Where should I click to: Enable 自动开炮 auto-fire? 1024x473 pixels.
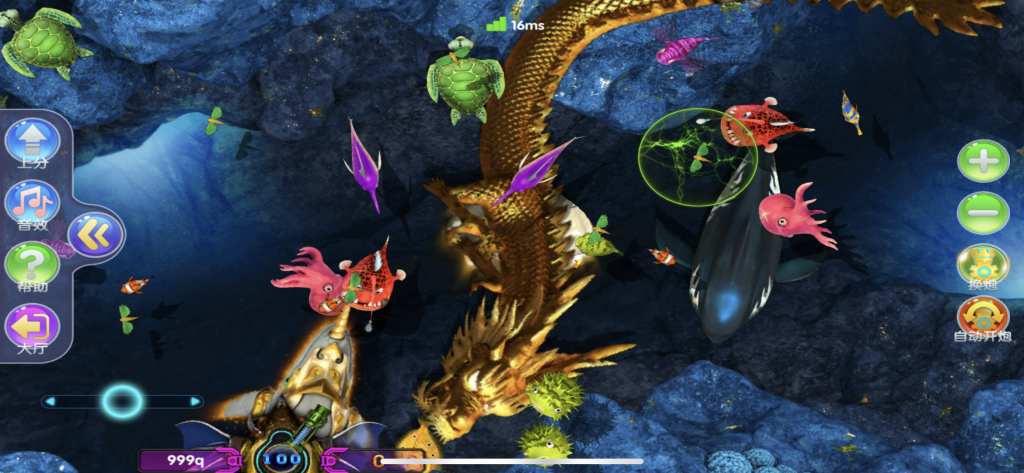pyautogui.click(x=983, y=317)
